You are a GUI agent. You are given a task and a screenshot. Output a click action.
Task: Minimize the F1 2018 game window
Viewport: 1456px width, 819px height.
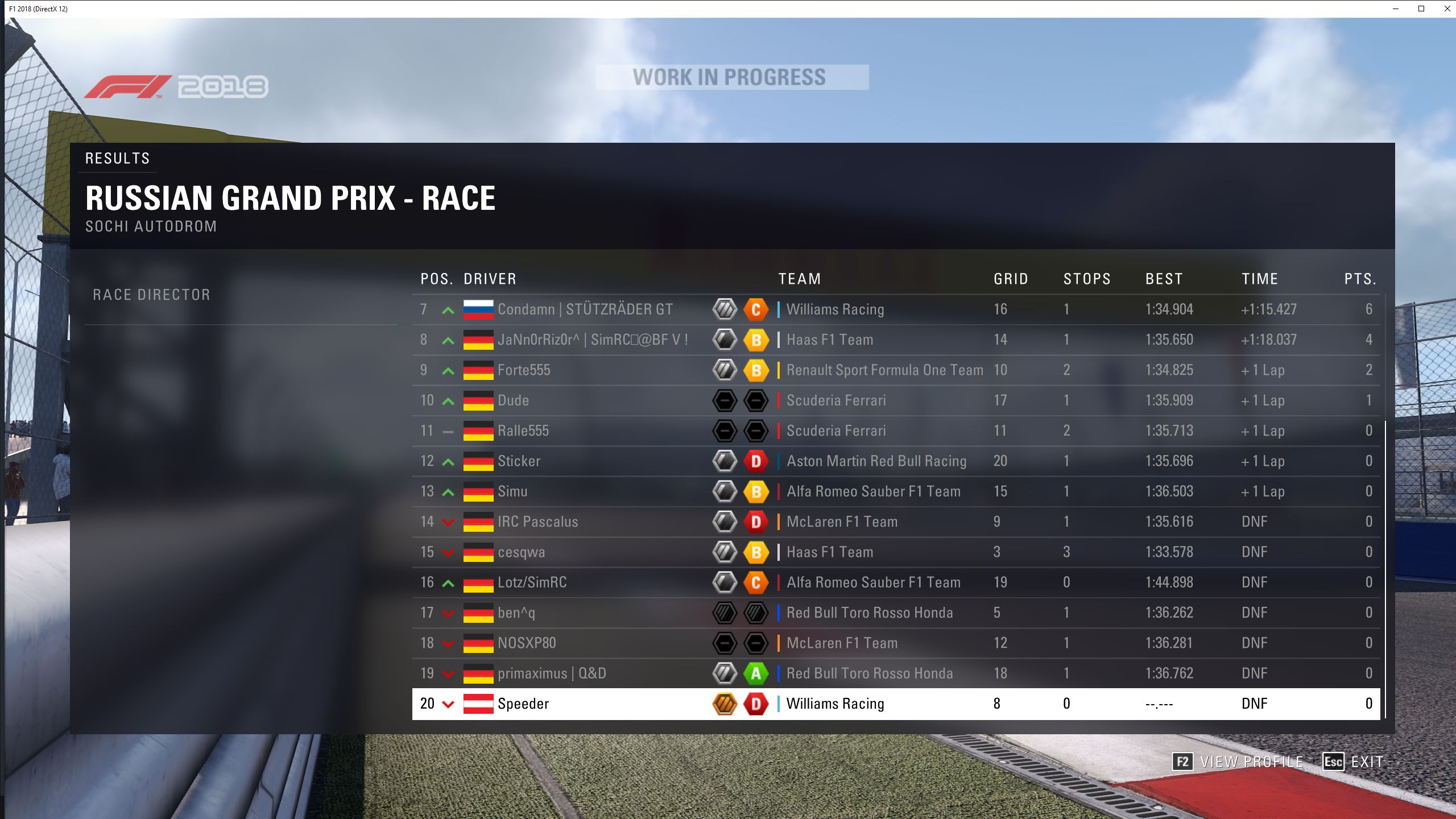pyautogui.click(x=1396, y=9)
